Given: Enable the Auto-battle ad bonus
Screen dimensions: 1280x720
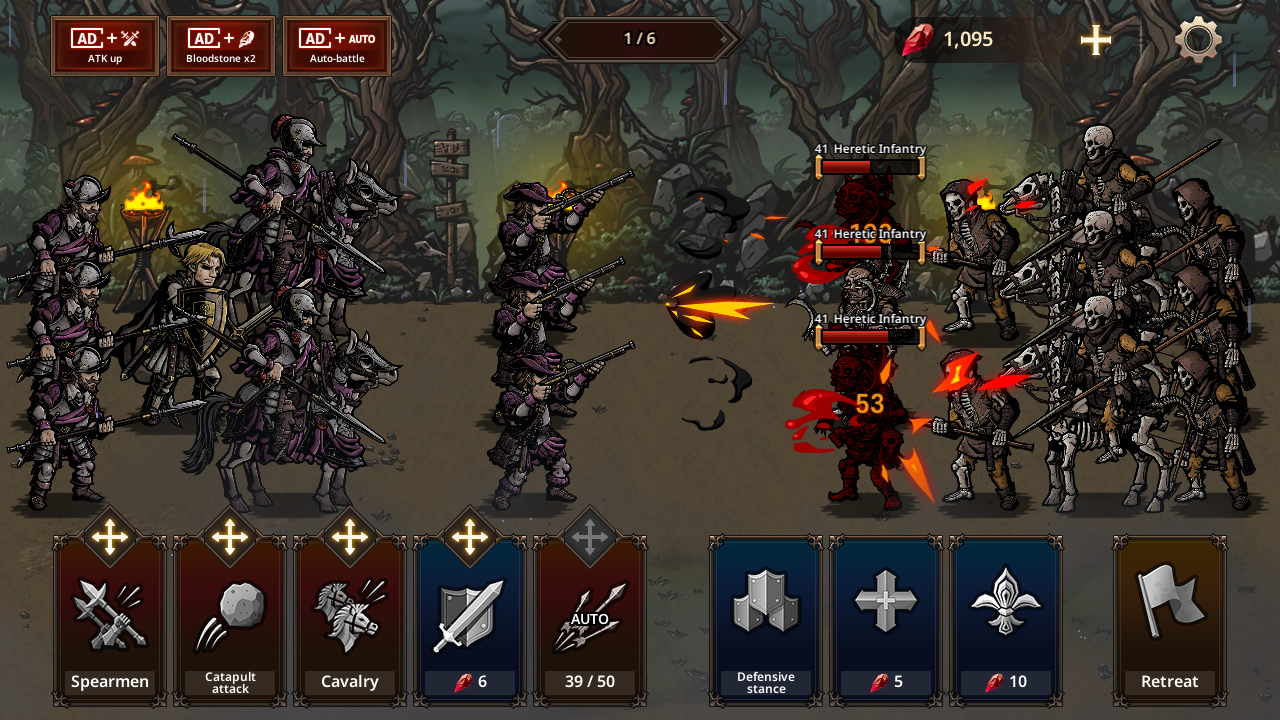Looking at the screenshot, I should [x=337, y=46].
